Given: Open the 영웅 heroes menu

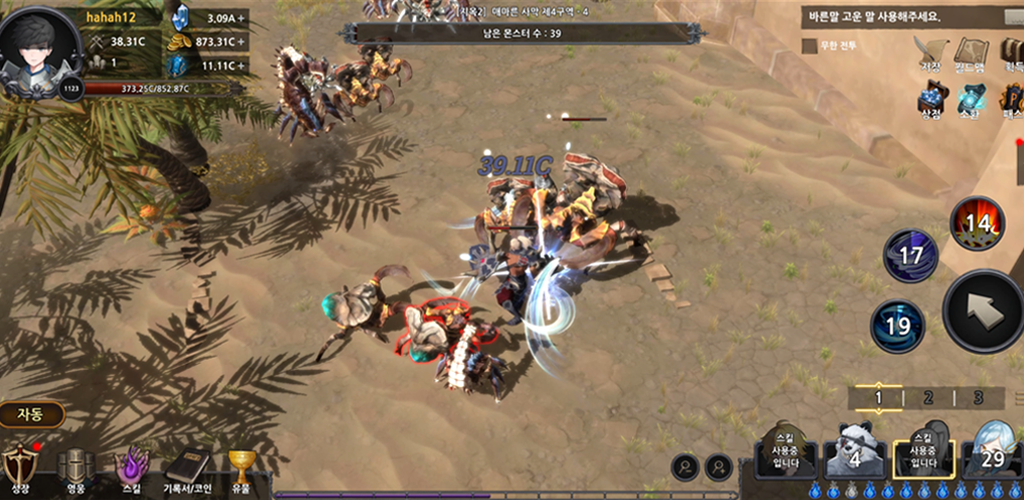Looking at the screenshot, I should click(x=75, y=468).
